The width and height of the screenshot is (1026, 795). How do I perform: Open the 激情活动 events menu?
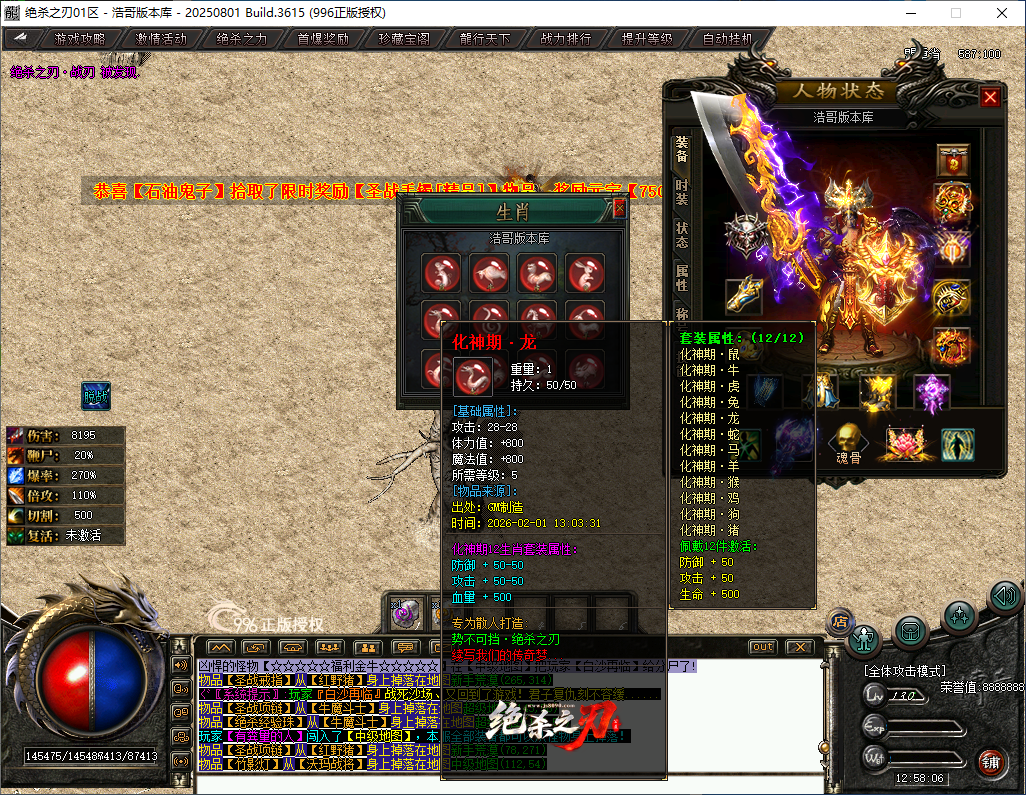click(x=161, y=39)
